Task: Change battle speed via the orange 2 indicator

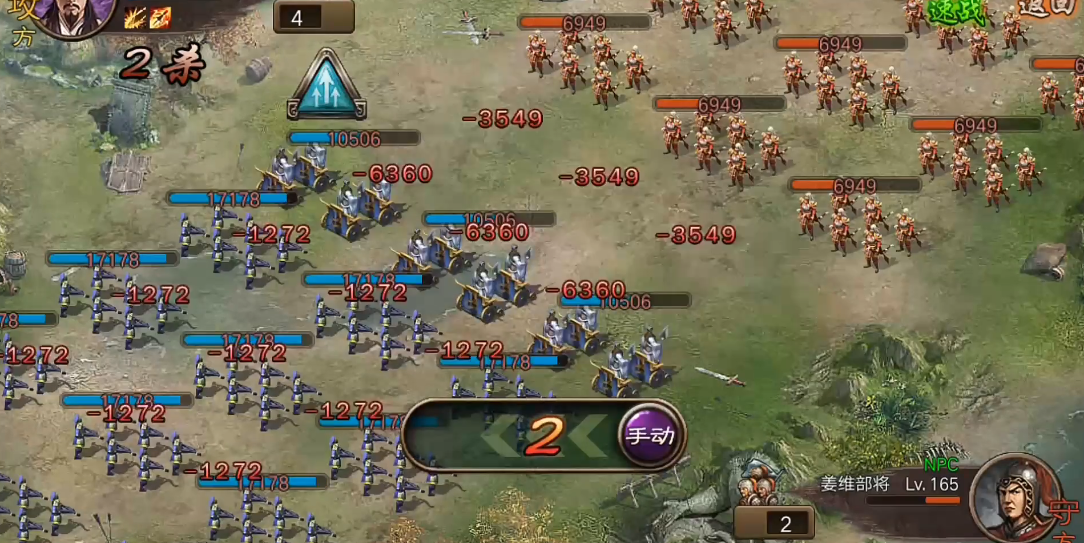Action: [x=545, y=435]
